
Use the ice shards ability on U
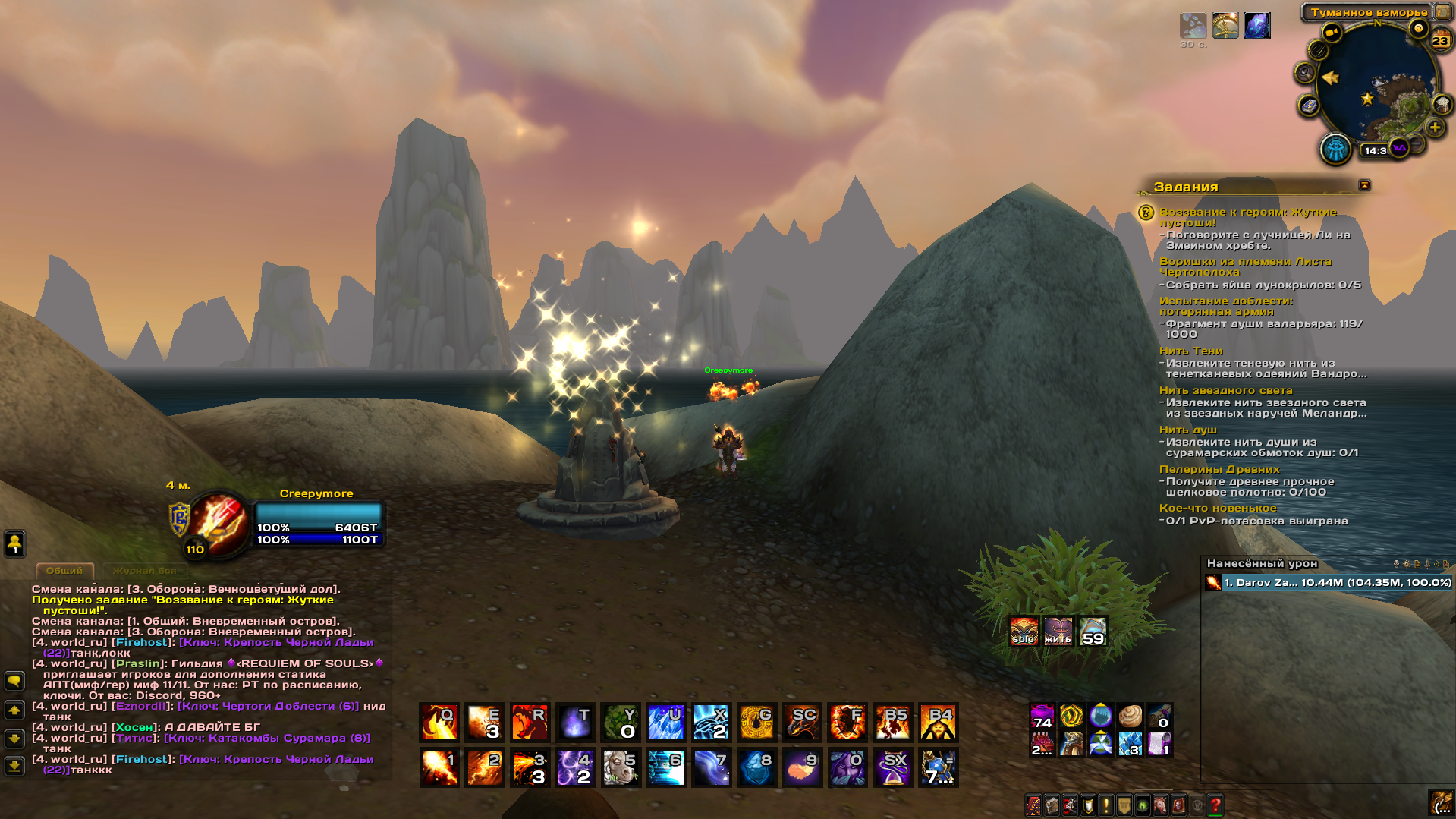click(x=666, y=723)
